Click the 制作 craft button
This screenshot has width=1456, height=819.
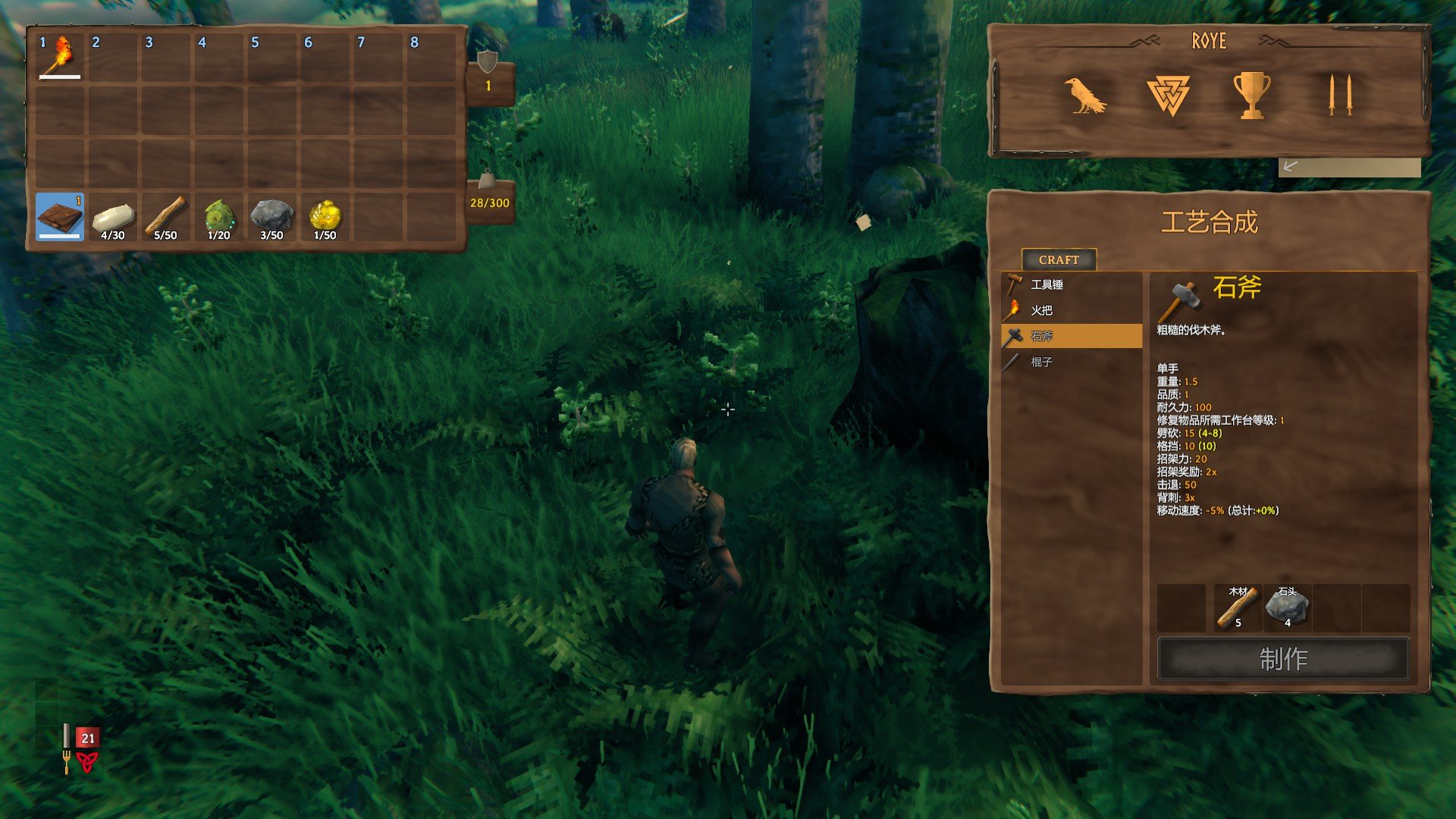pyautogui.click(x=1283, y=658)
